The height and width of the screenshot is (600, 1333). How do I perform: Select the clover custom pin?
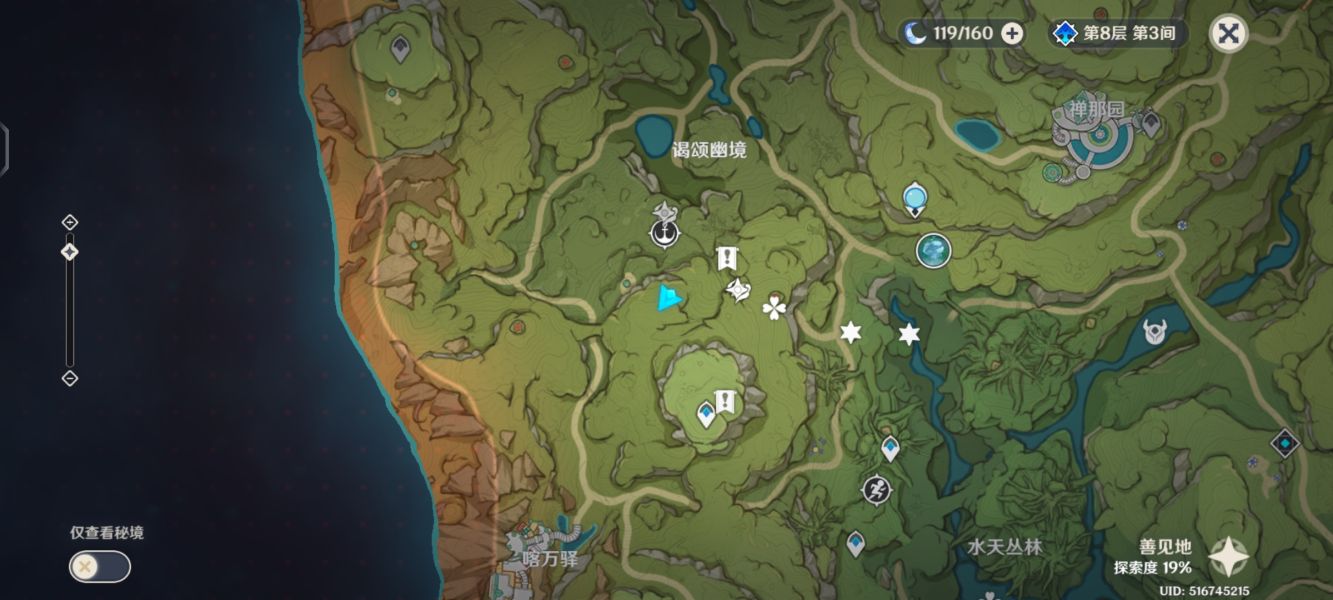pyautogui.click(x=775, y=307)
